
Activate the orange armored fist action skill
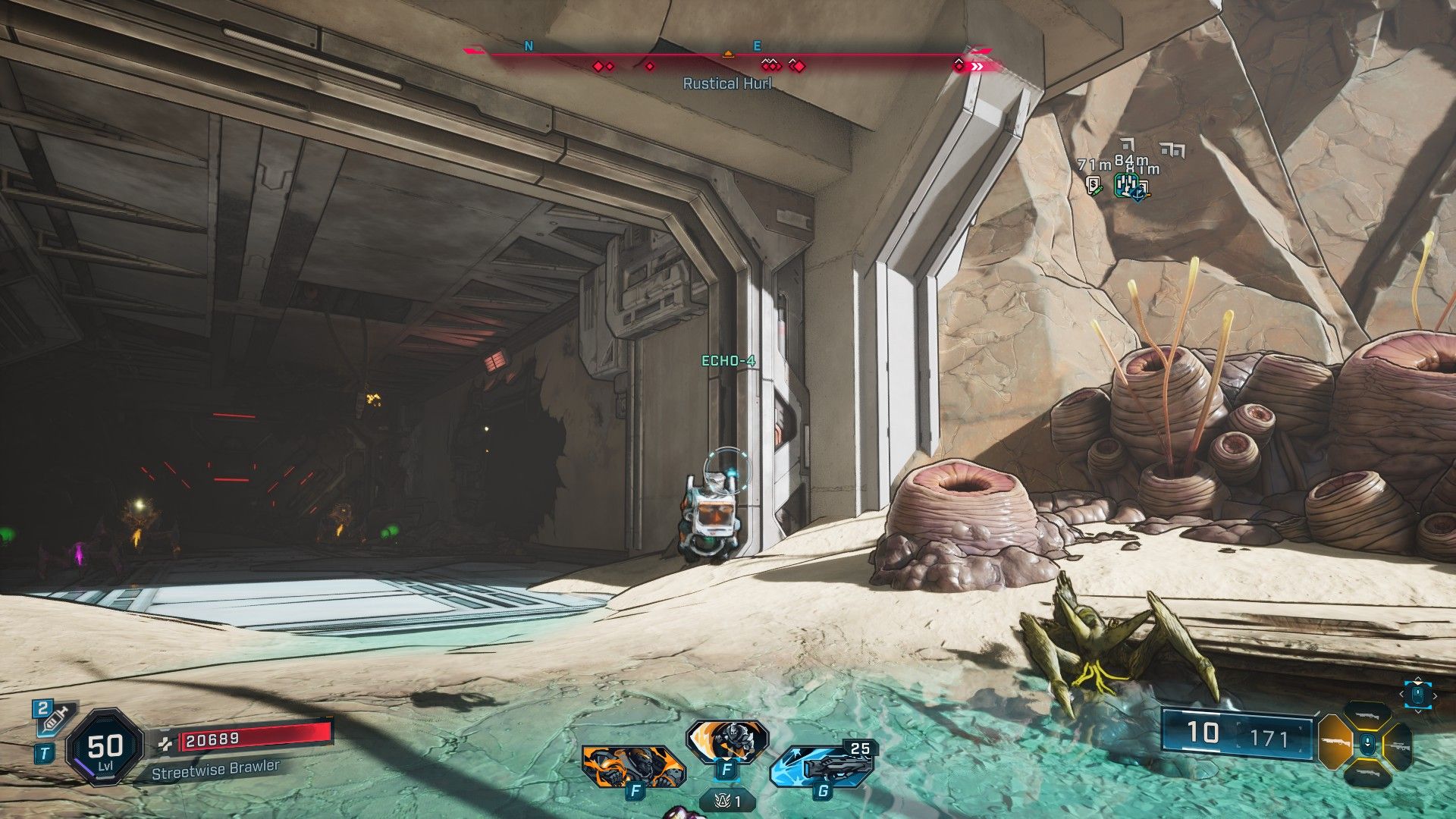click(634, 765)
